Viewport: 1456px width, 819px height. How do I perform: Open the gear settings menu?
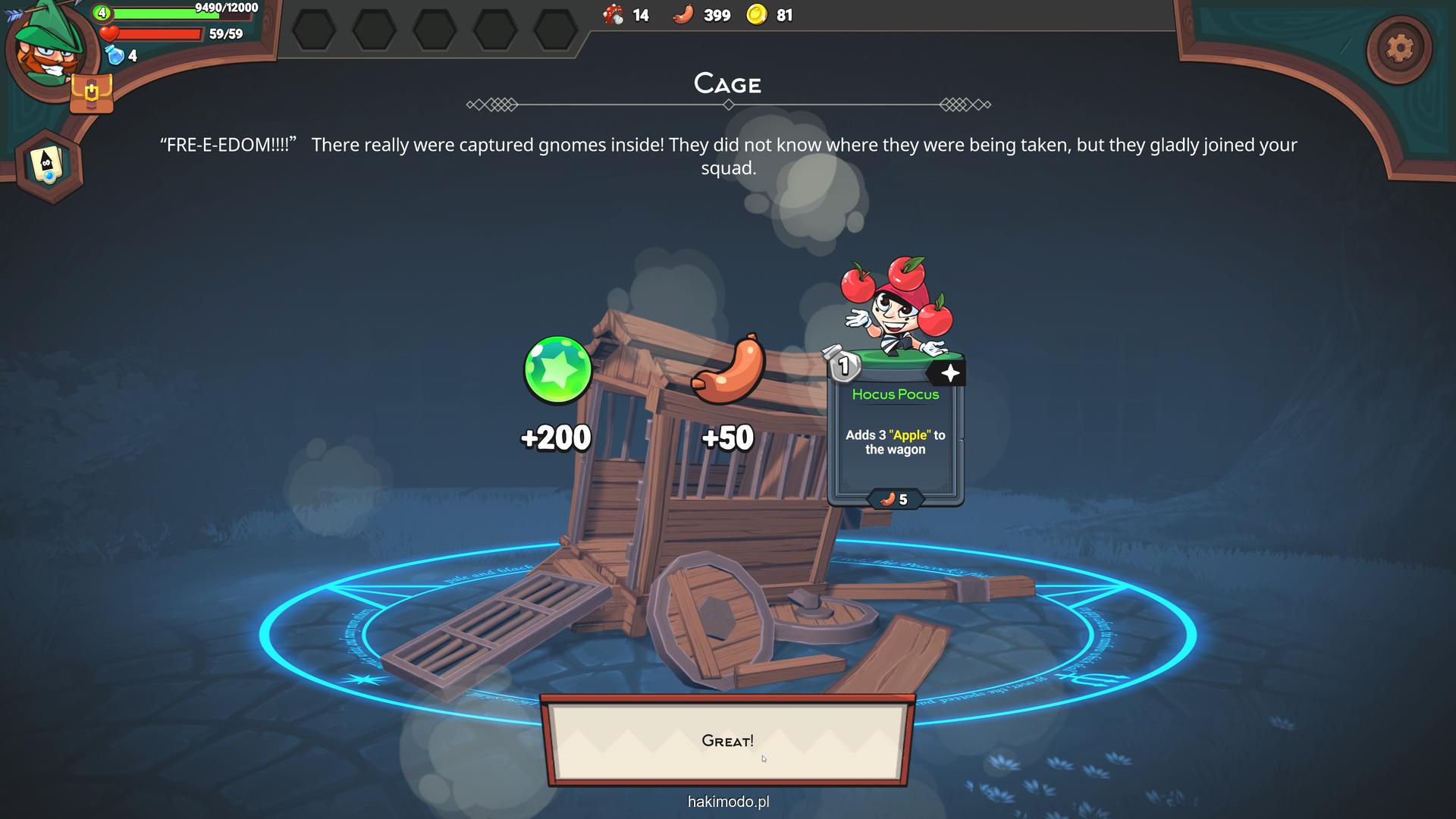[x=1399, y=49]
